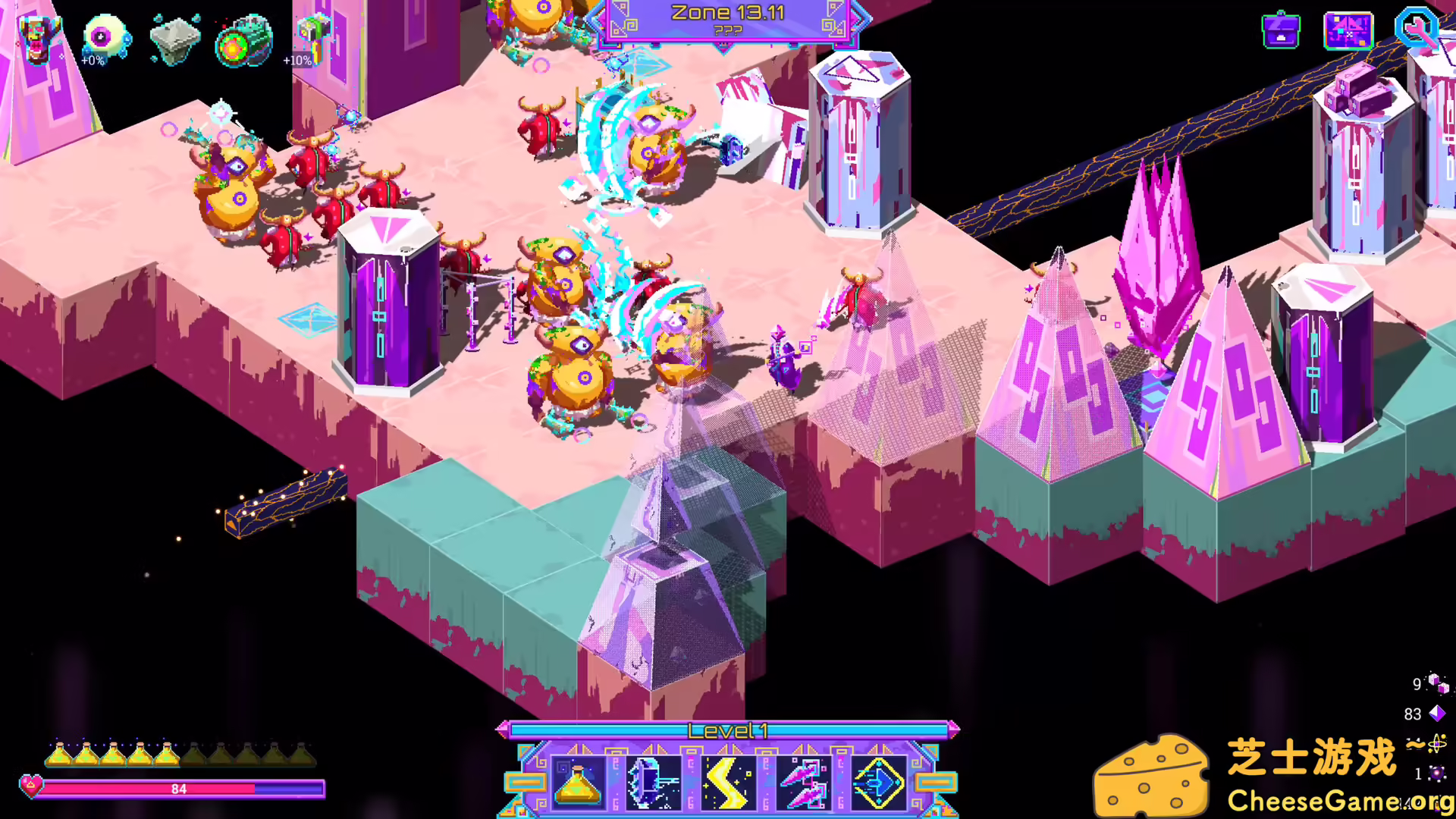Select the yellow lightning bolt ability
Image resolution: width=1456 pixels, height=819 pixels.
[730, 783]
